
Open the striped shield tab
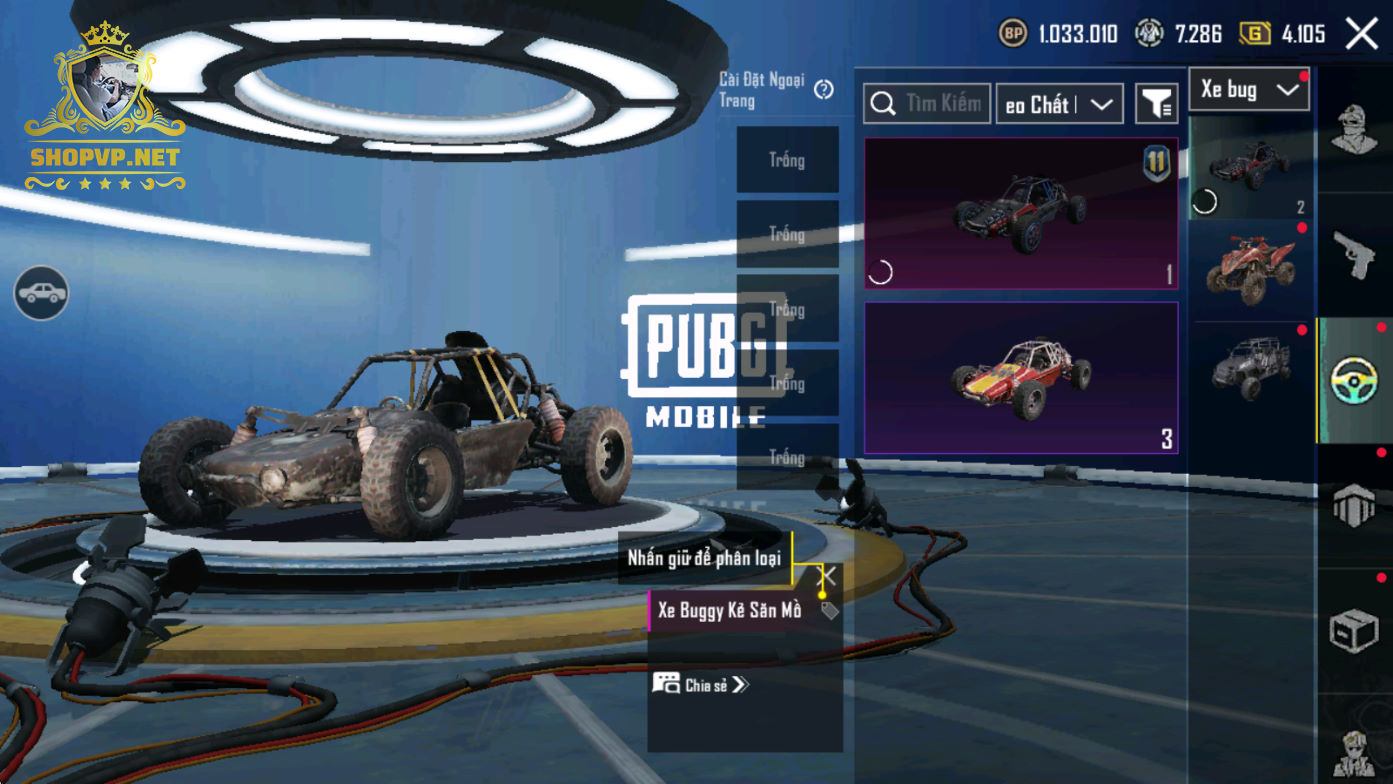tap(1354, 506)
